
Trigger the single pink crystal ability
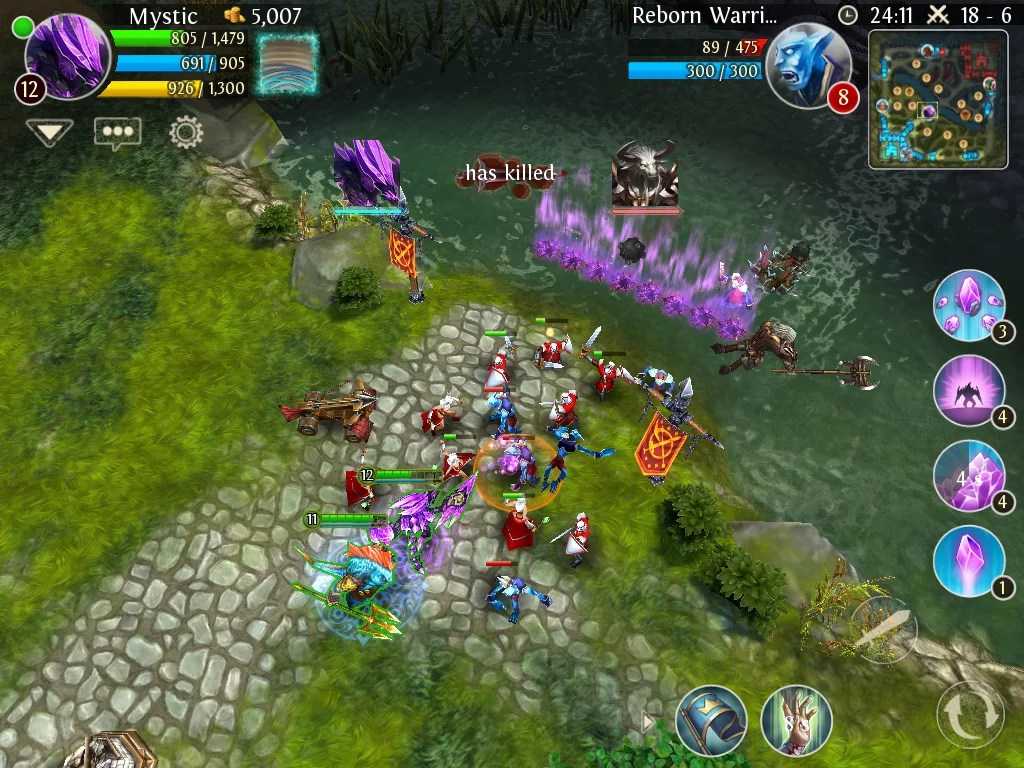tap(969, 562)
